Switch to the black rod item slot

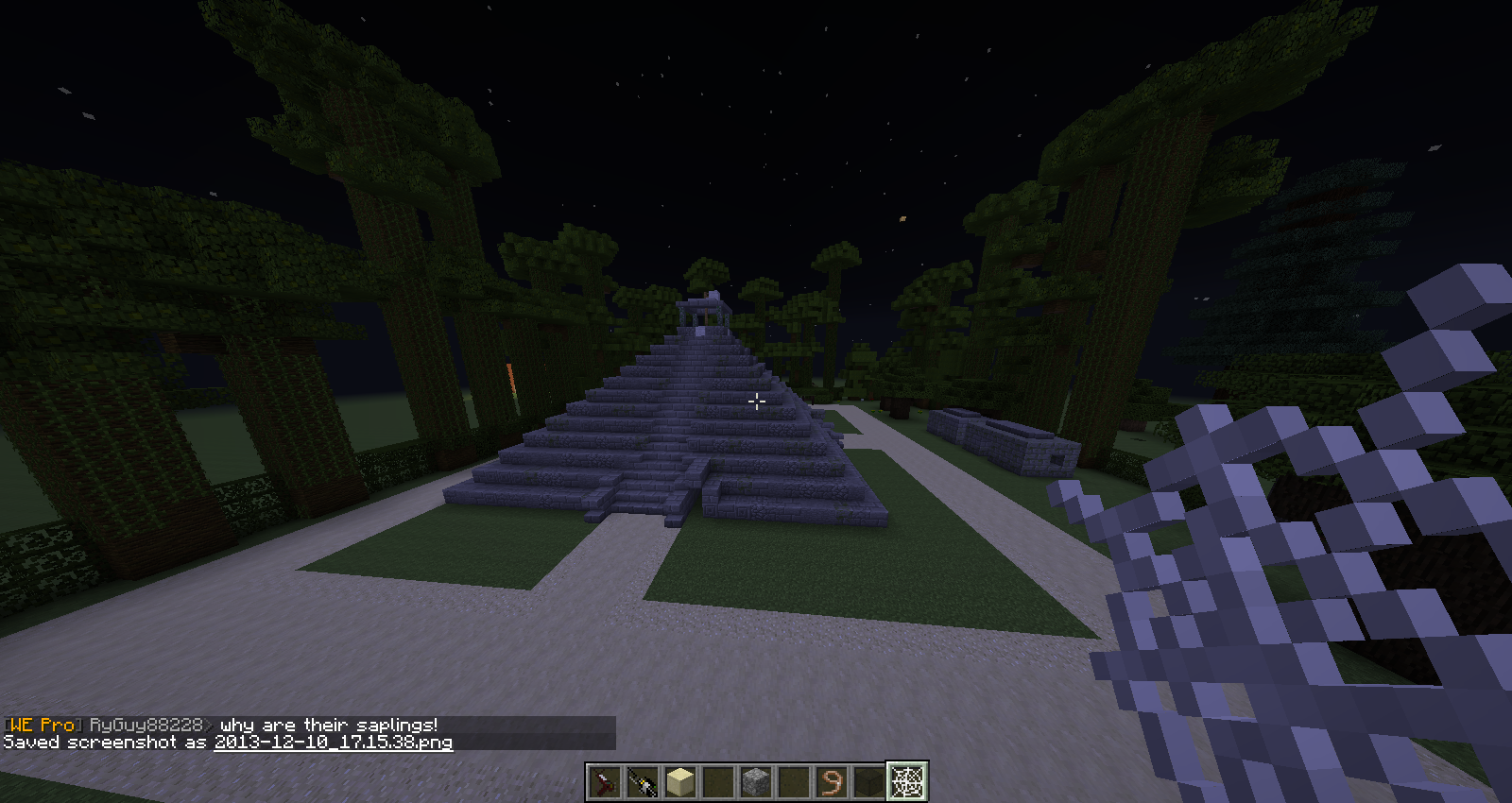click(x=643, y=781)
